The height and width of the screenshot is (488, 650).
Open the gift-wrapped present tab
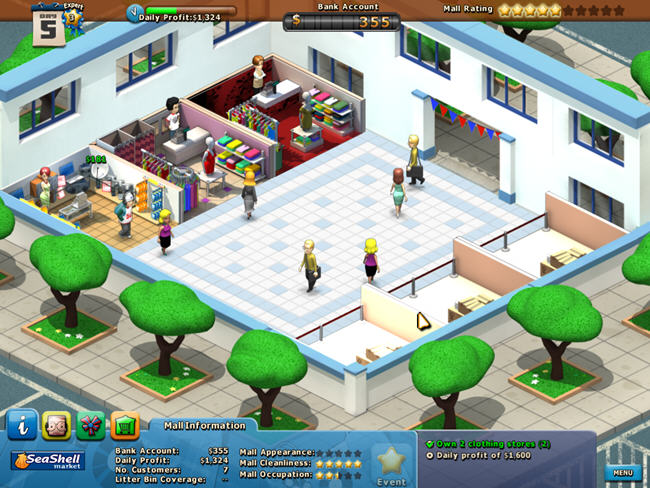pyautogui.click(x=91, y=425)
